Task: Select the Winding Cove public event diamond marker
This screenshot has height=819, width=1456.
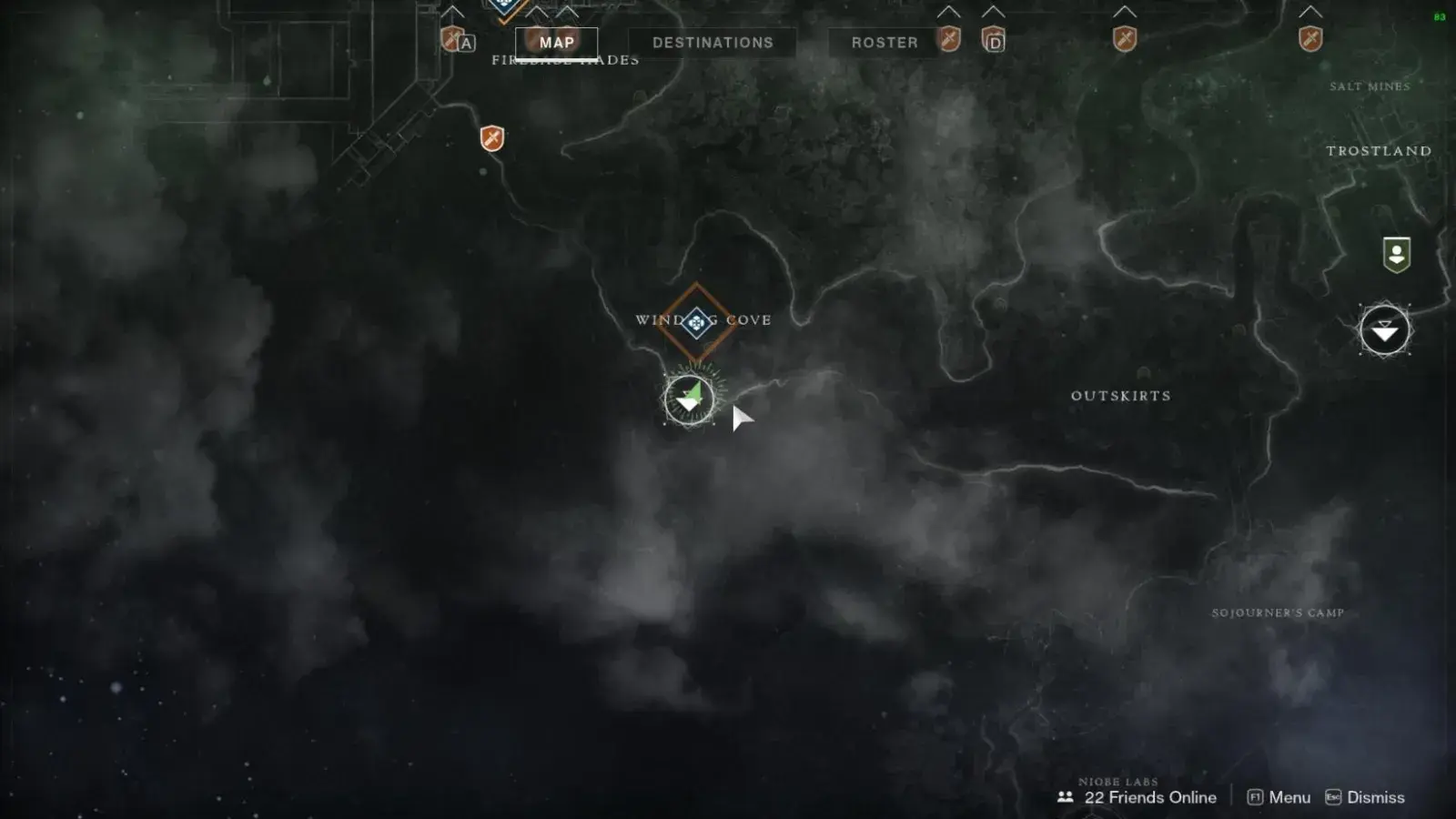Action: click(696, 321)
